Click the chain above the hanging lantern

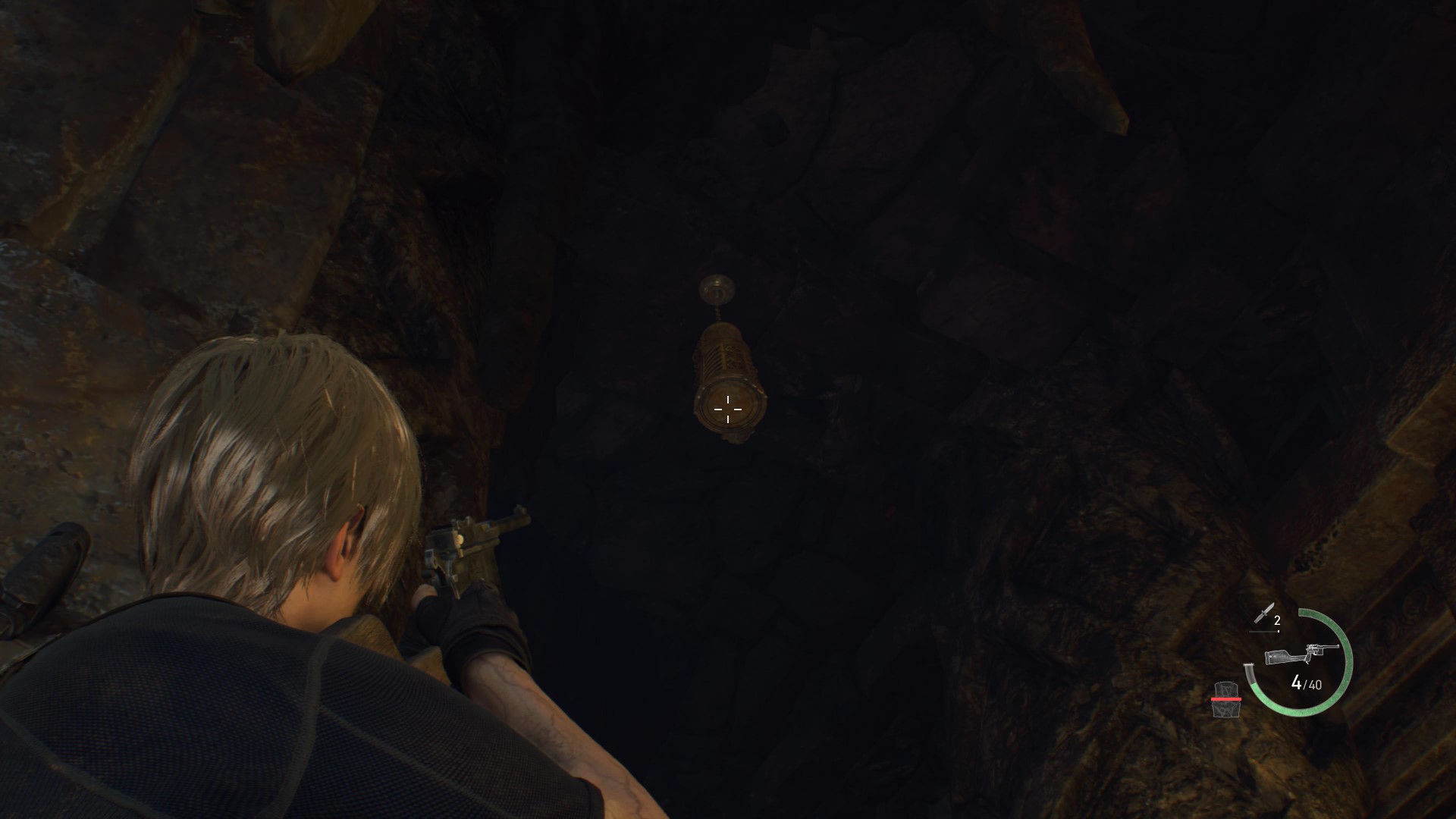coord(717,313)
